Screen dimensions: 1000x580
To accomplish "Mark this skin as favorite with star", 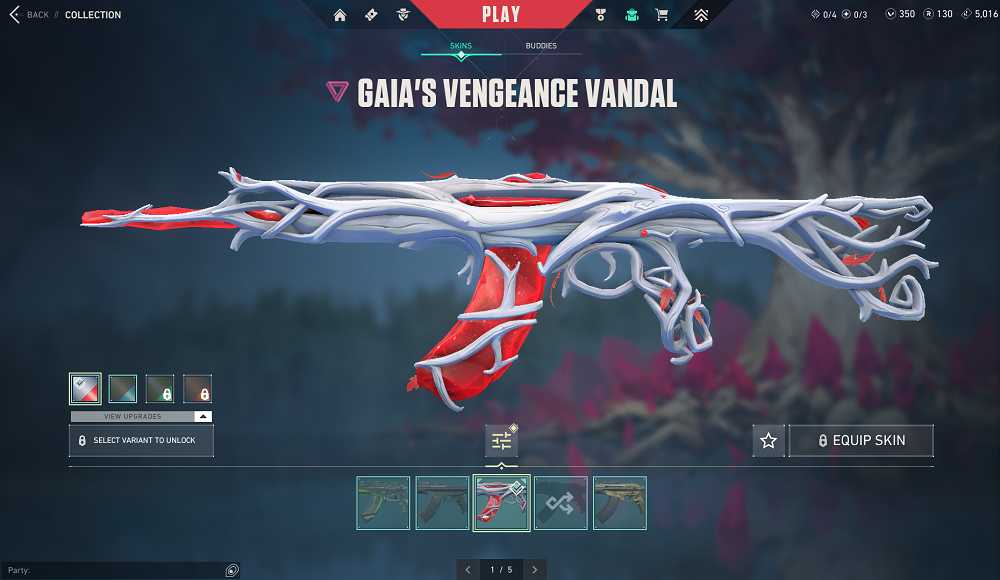I will [768, 441].
